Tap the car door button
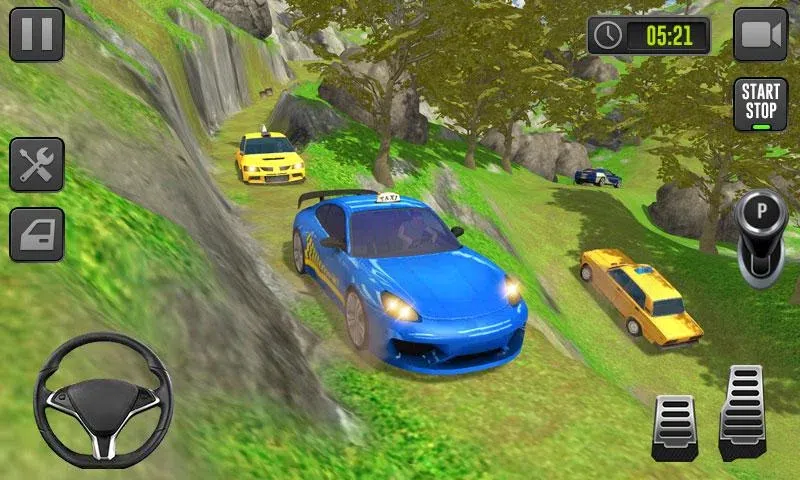Screen dimensions: 800x480 37,233
